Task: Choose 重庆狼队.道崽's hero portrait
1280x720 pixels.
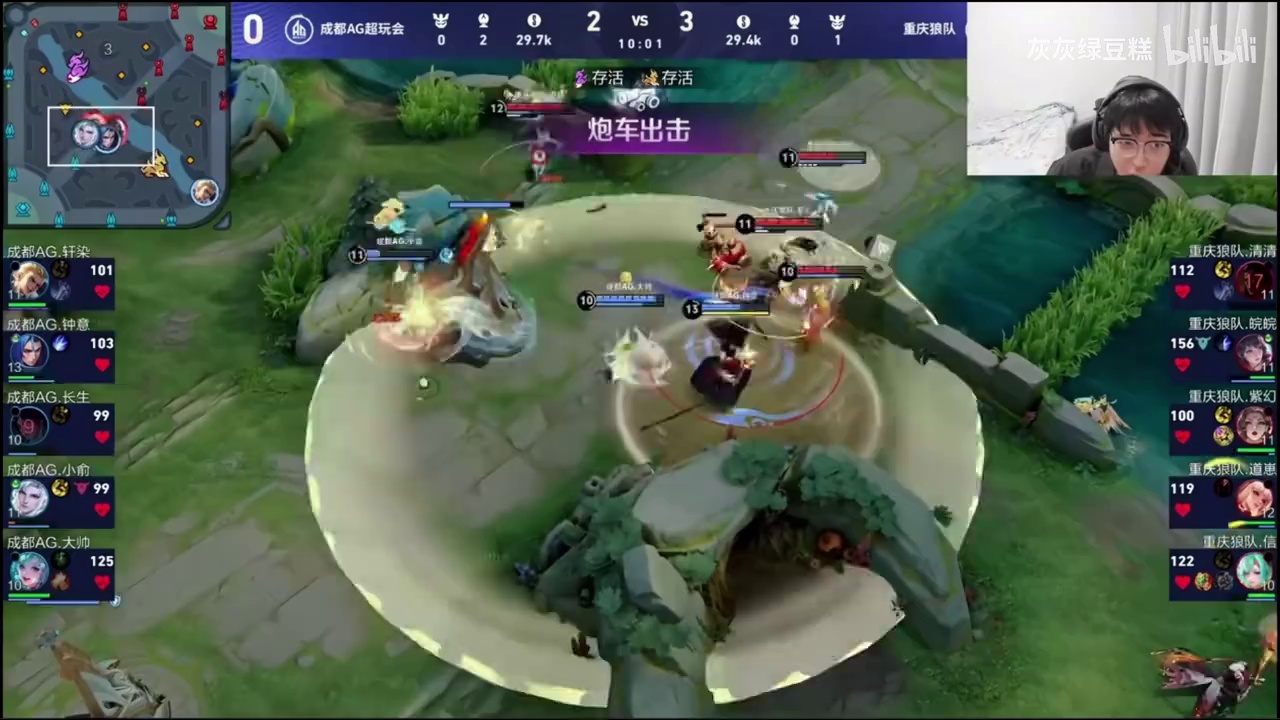Action: (x=1254, y=498)
